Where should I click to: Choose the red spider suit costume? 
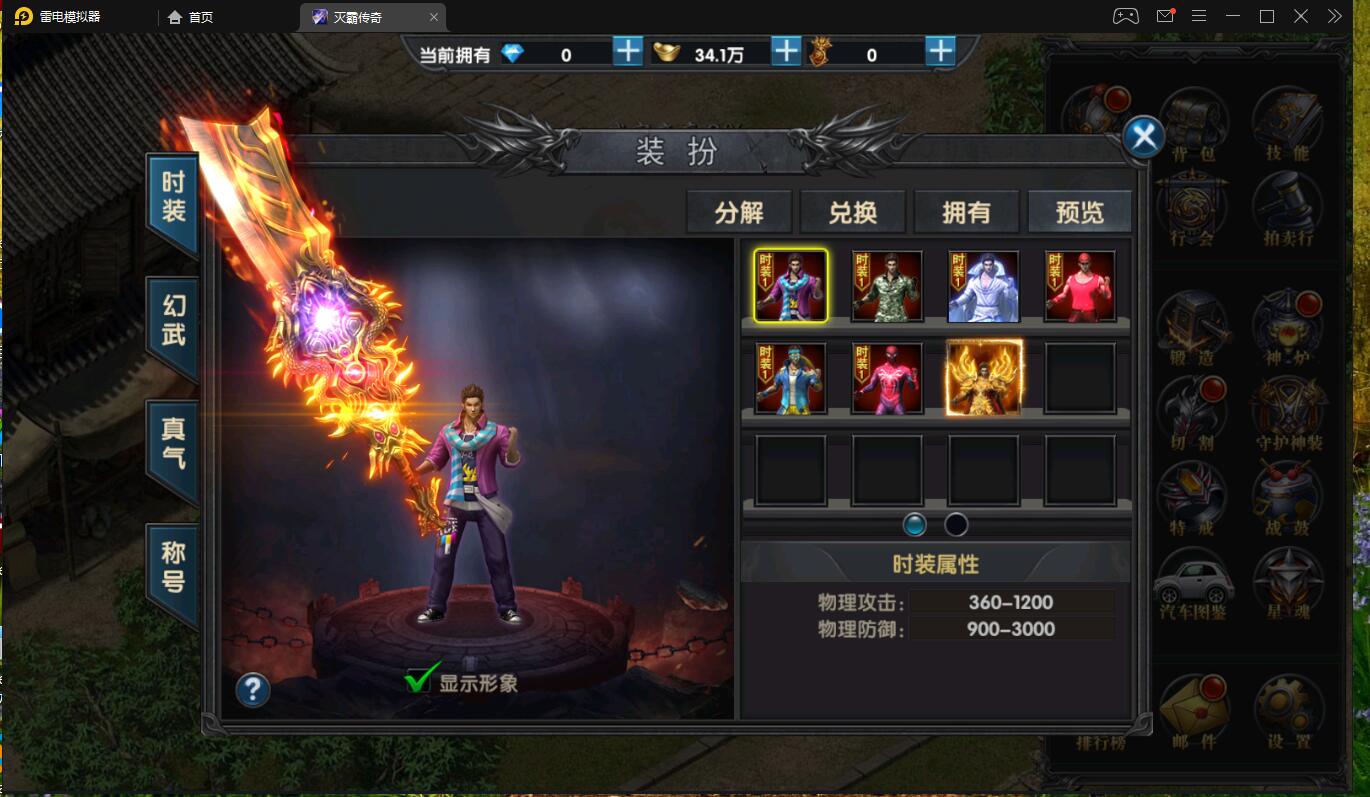887,378
